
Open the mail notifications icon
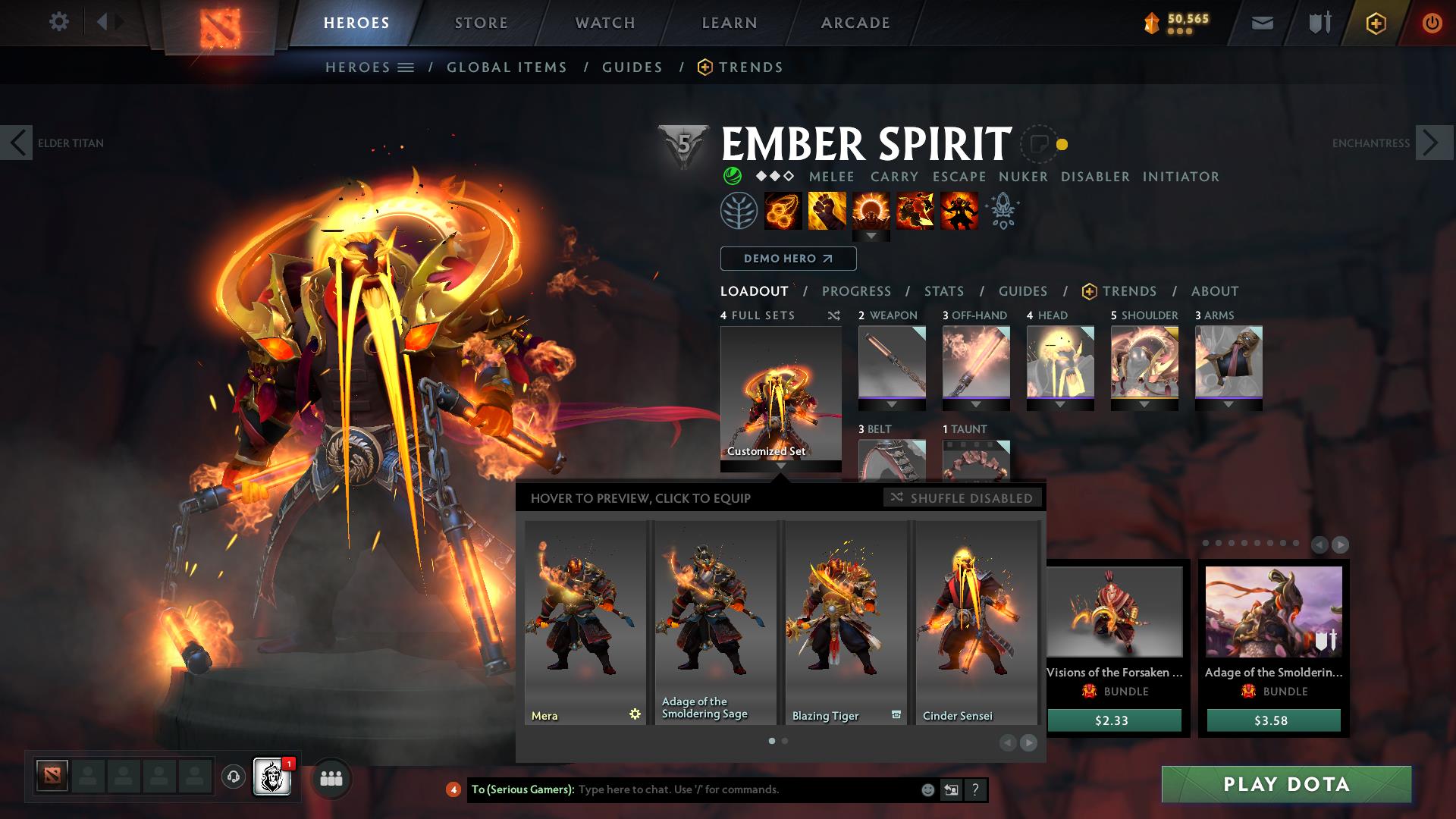(1261, 22)
